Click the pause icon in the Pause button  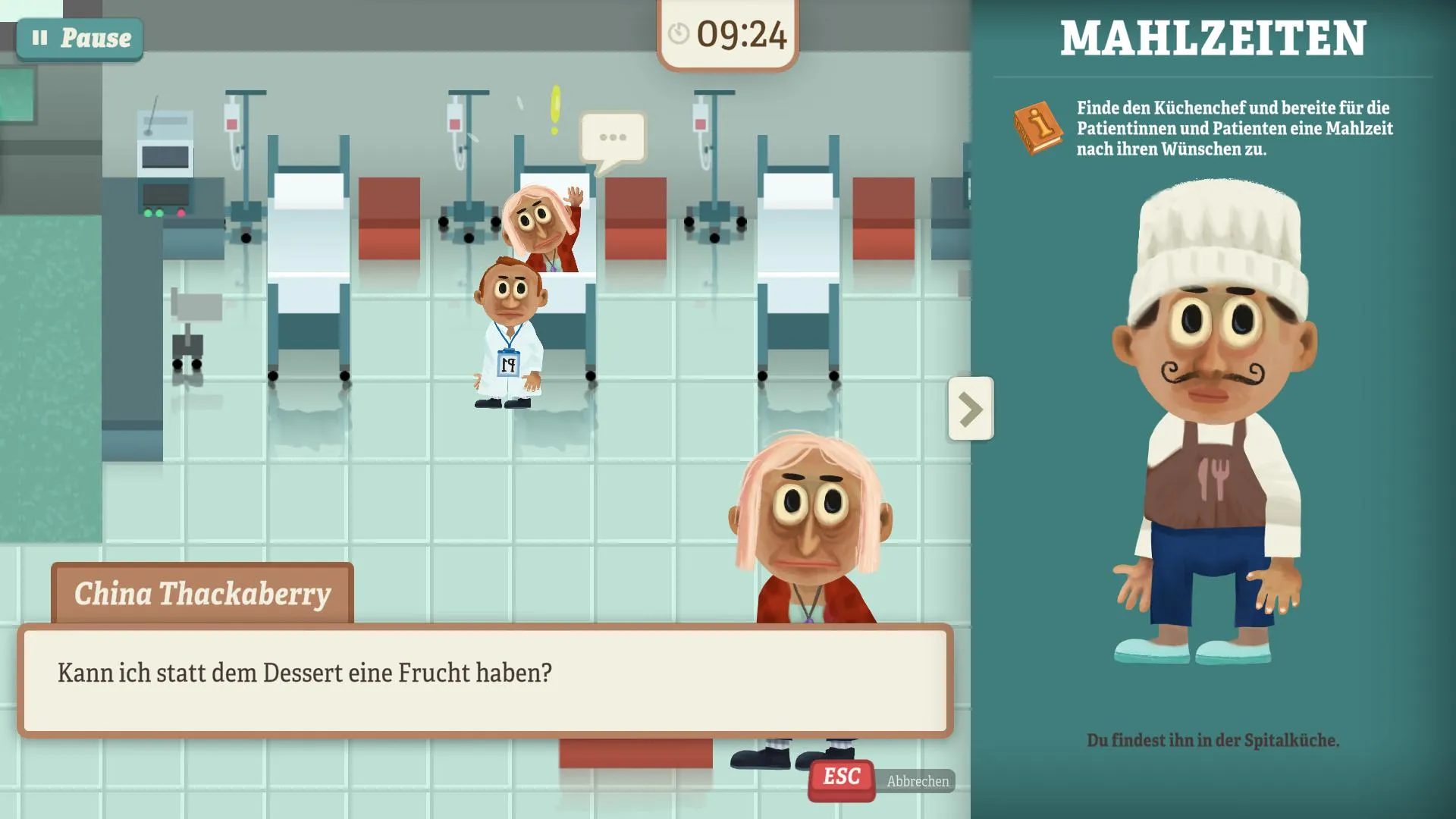[x=41, y=37]
